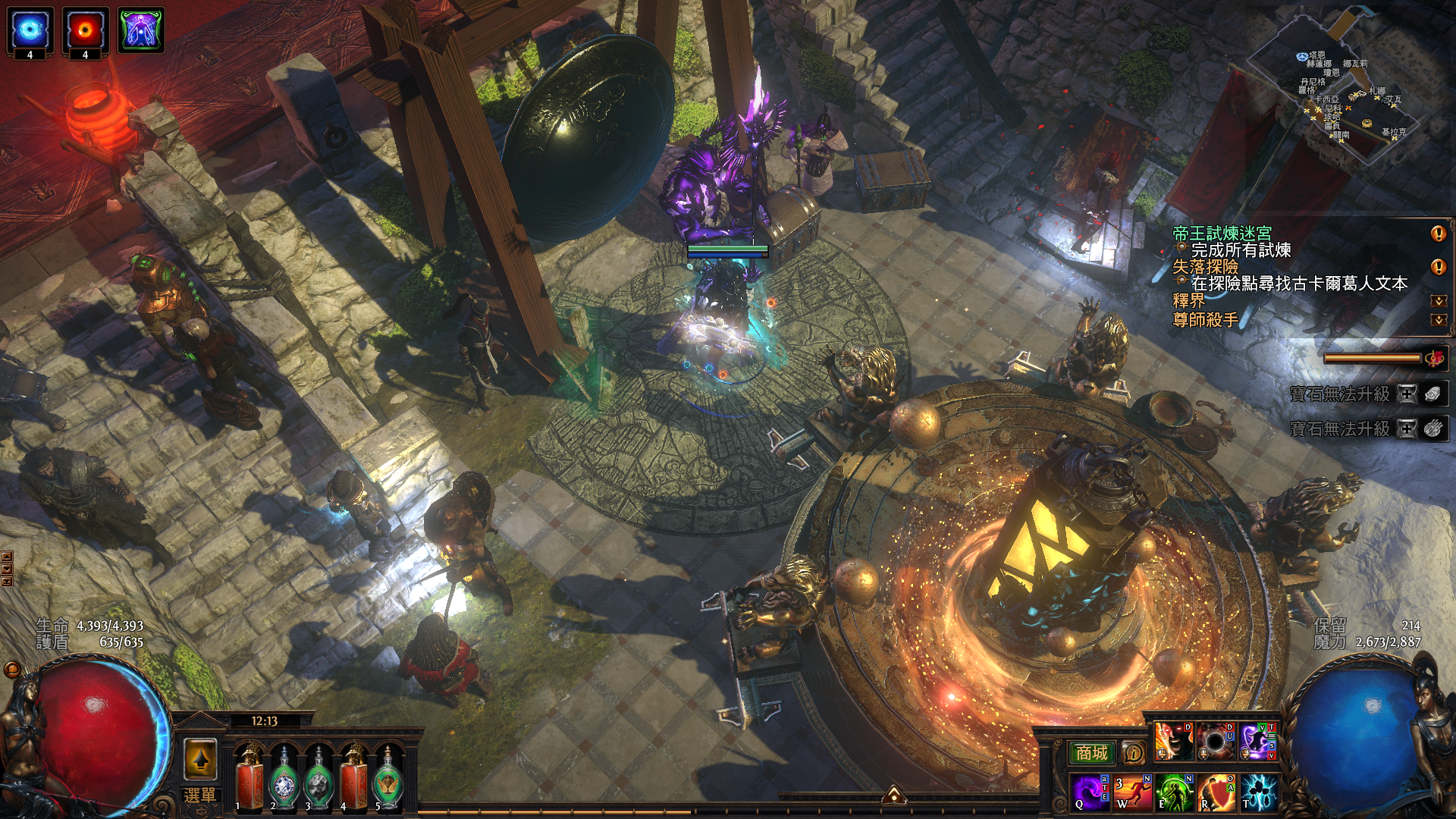Expand the 尊師殺手 quest entry arrow

[1438, 320]
